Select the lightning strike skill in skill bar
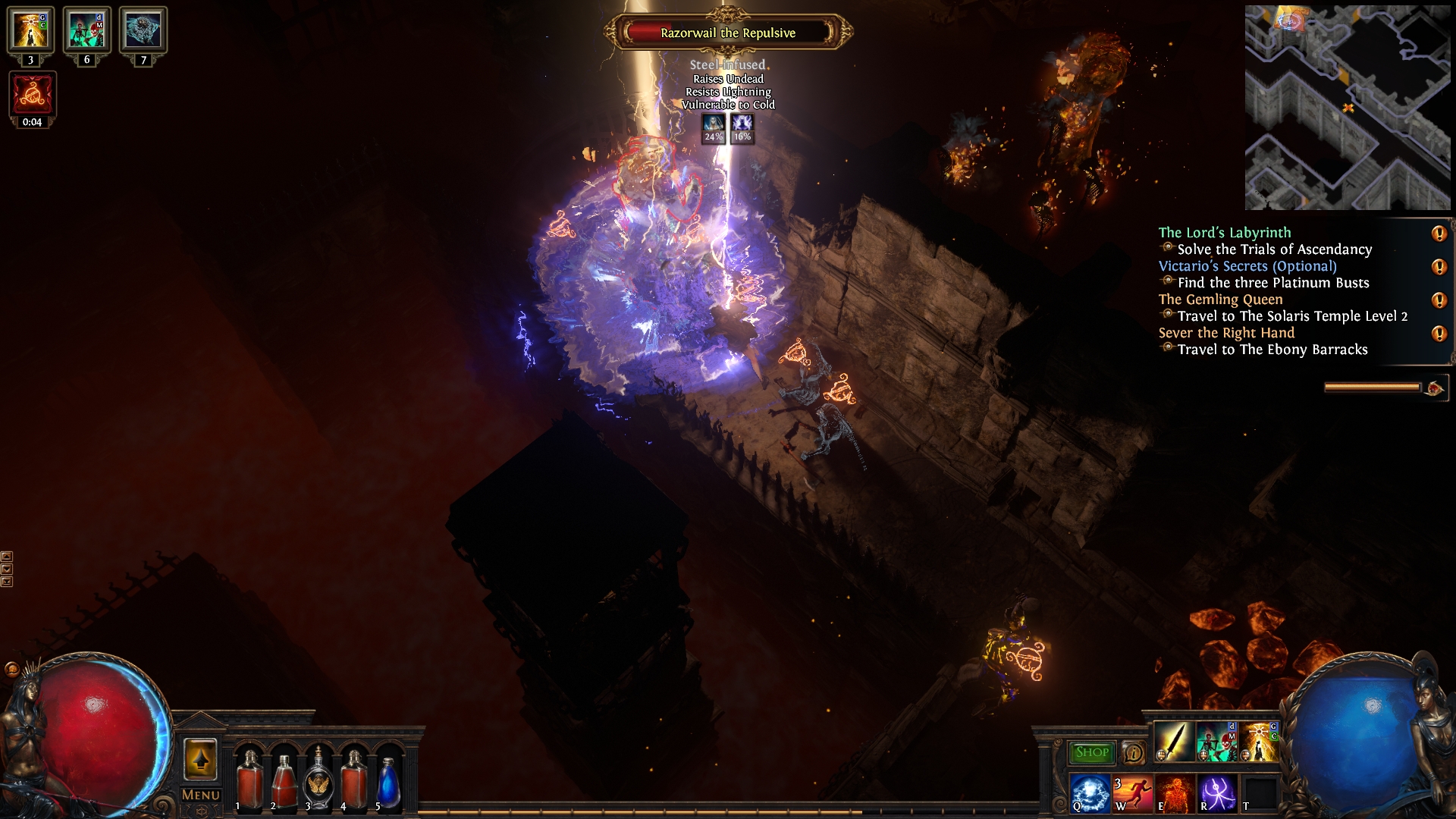 (x=1259, y=742)
